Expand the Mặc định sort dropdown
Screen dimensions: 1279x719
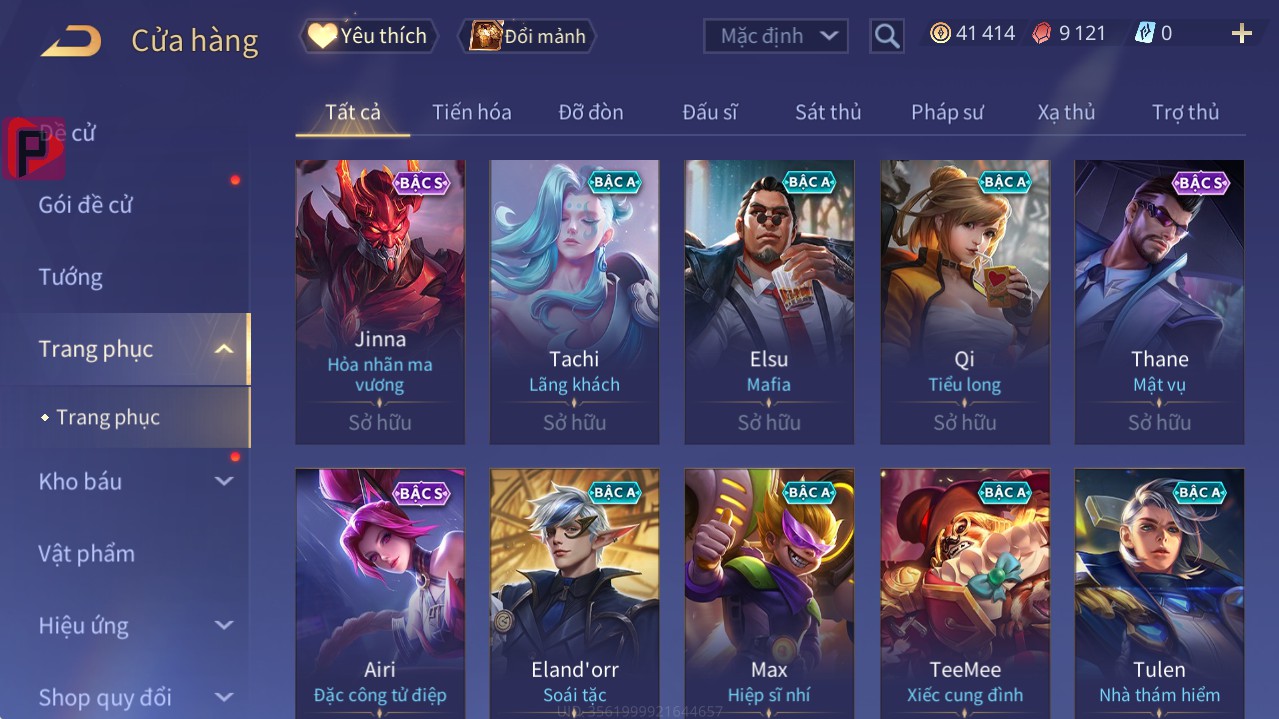tap(776, 36)
